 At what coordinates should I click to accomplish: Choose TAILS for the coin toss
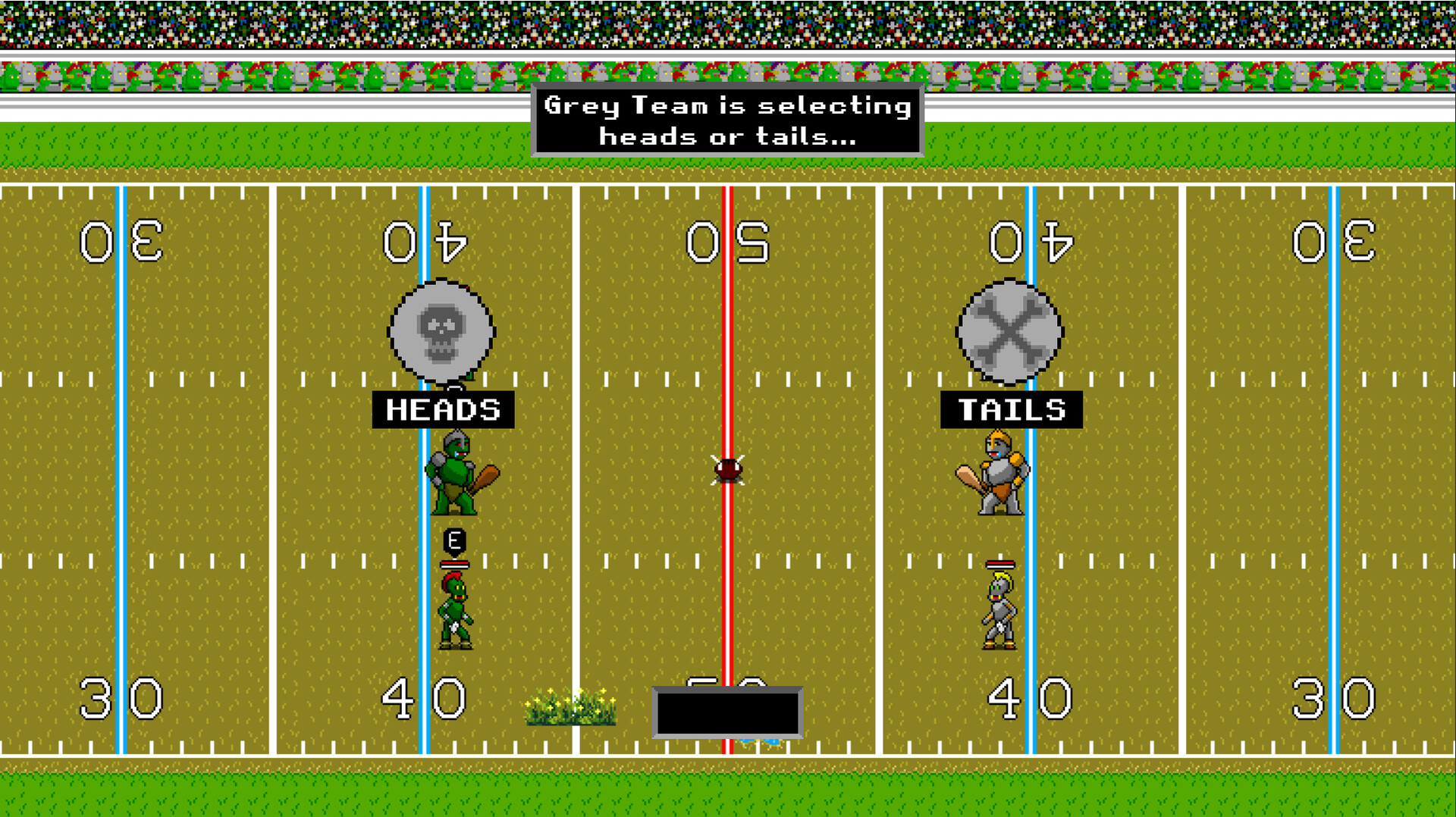coord(1012,411)
